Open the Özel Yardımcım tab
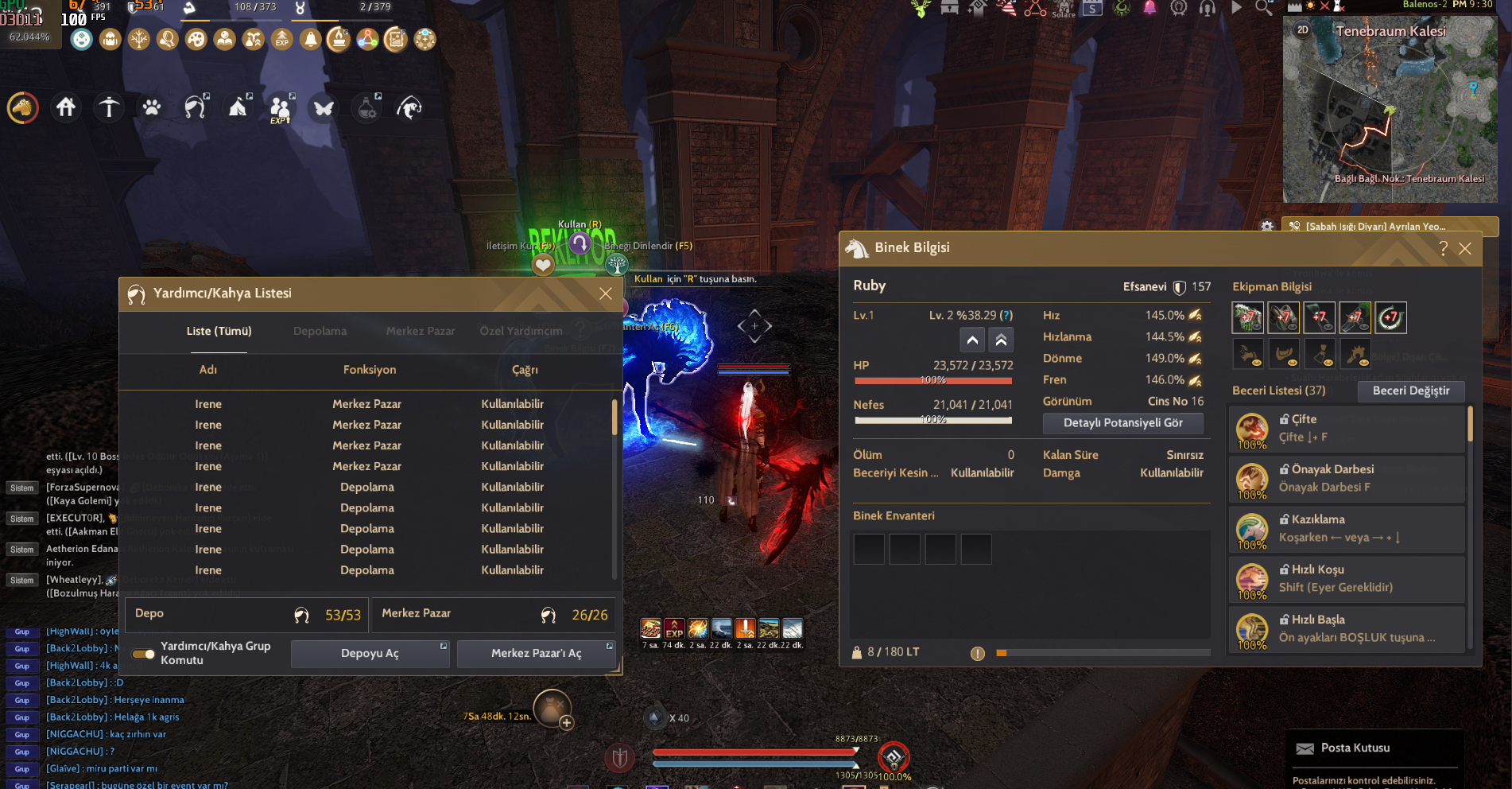Screen dimensions: 1512x789 click(x=521, y=331)
